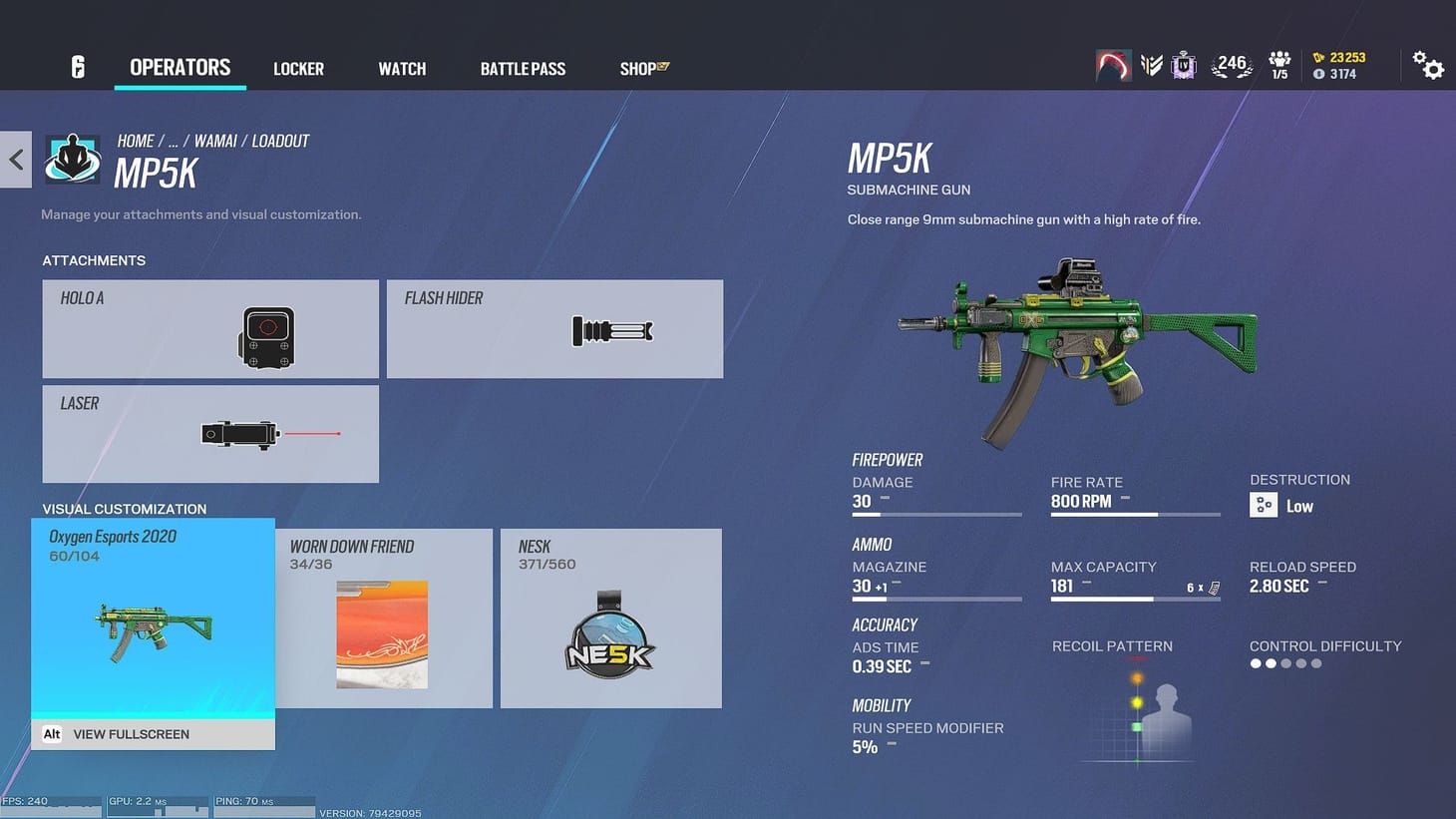Screen dimensions: 1456x819
Task: Click the back arrow to leave loadout
Action: [16, 159]
